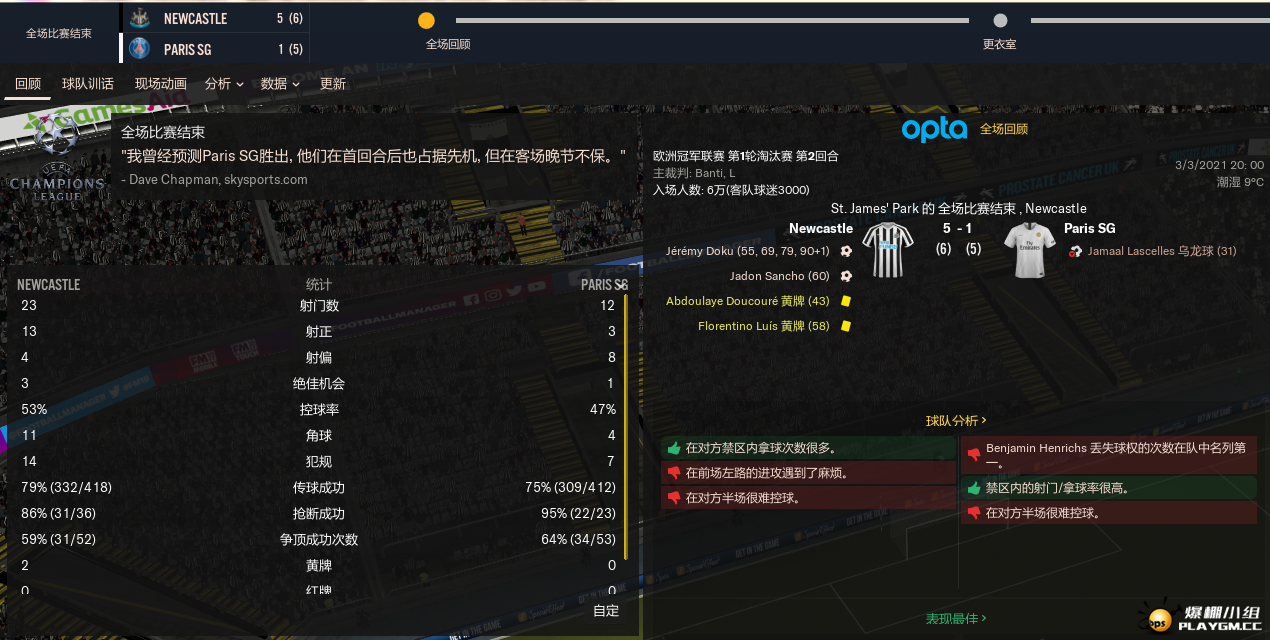
Task: Click the Newcastle team name in the scoreline
Action: pyautogui.click(x=821, y=229)
